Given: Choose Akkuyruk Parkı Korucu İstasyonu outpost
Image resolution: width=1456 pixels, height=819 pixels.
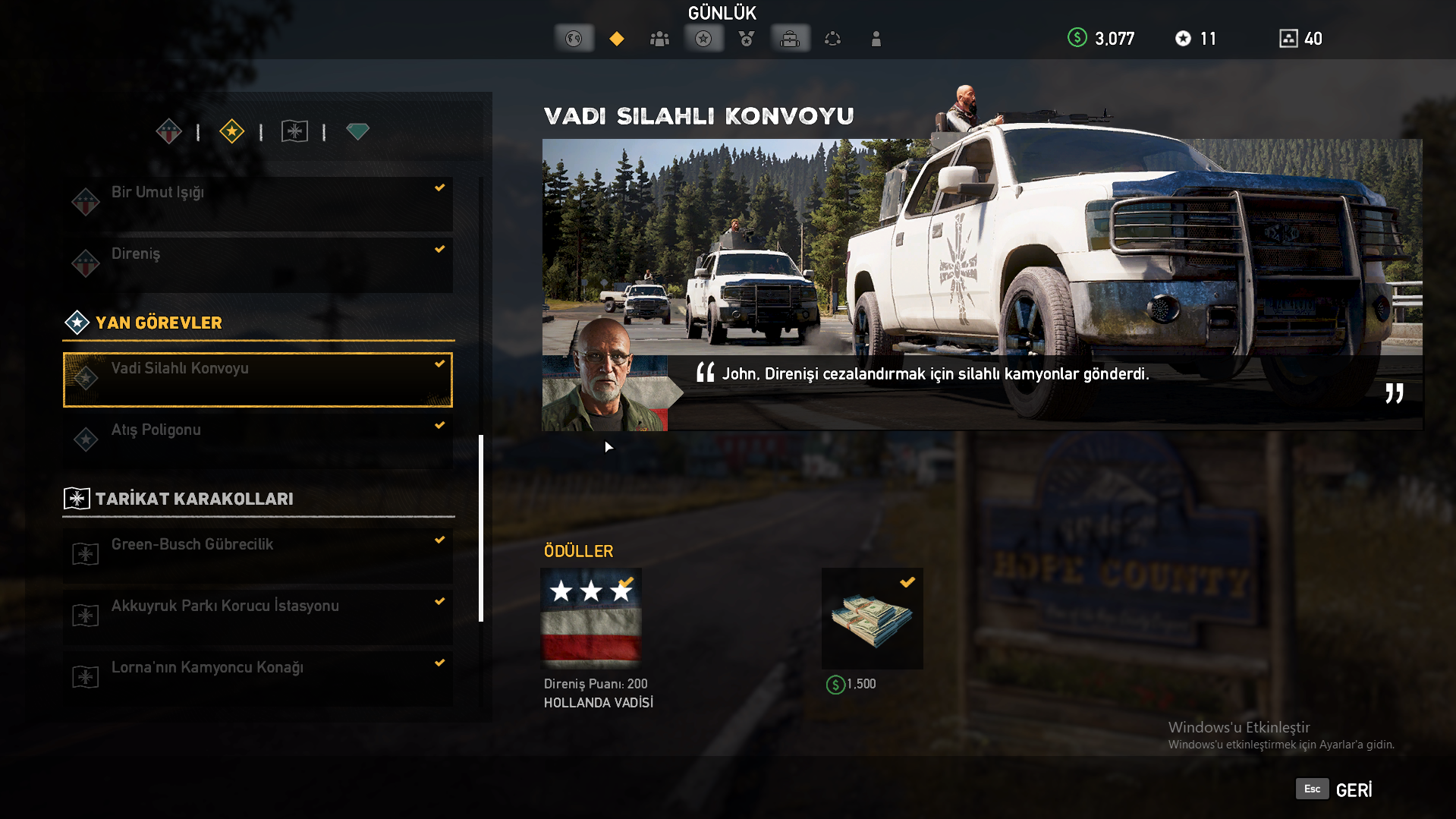Looking at the screenshot, I should 258,617.
